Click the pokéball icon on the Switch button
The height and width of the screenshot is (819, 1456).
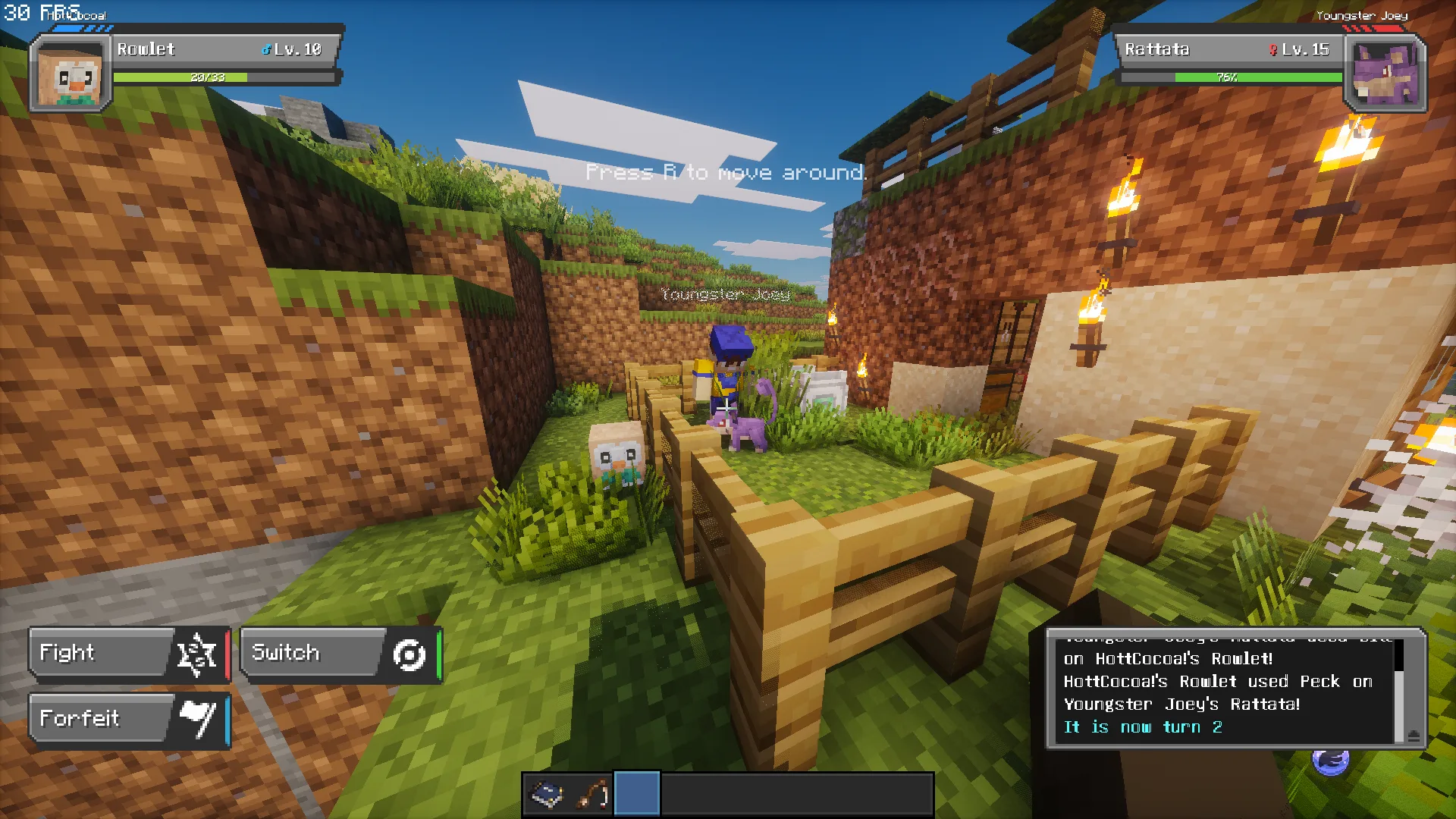(x=409, y=653)
